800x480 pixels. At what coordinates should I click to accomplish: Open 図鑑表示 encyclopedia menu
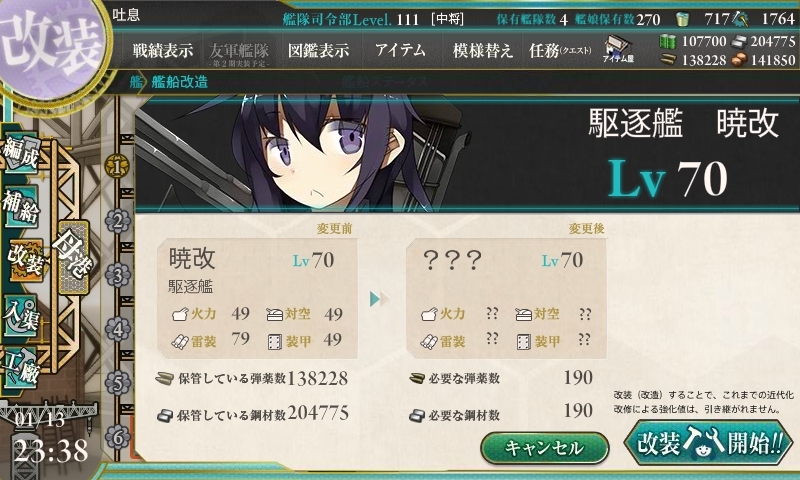pyautogui.click(x=318, y=49)
